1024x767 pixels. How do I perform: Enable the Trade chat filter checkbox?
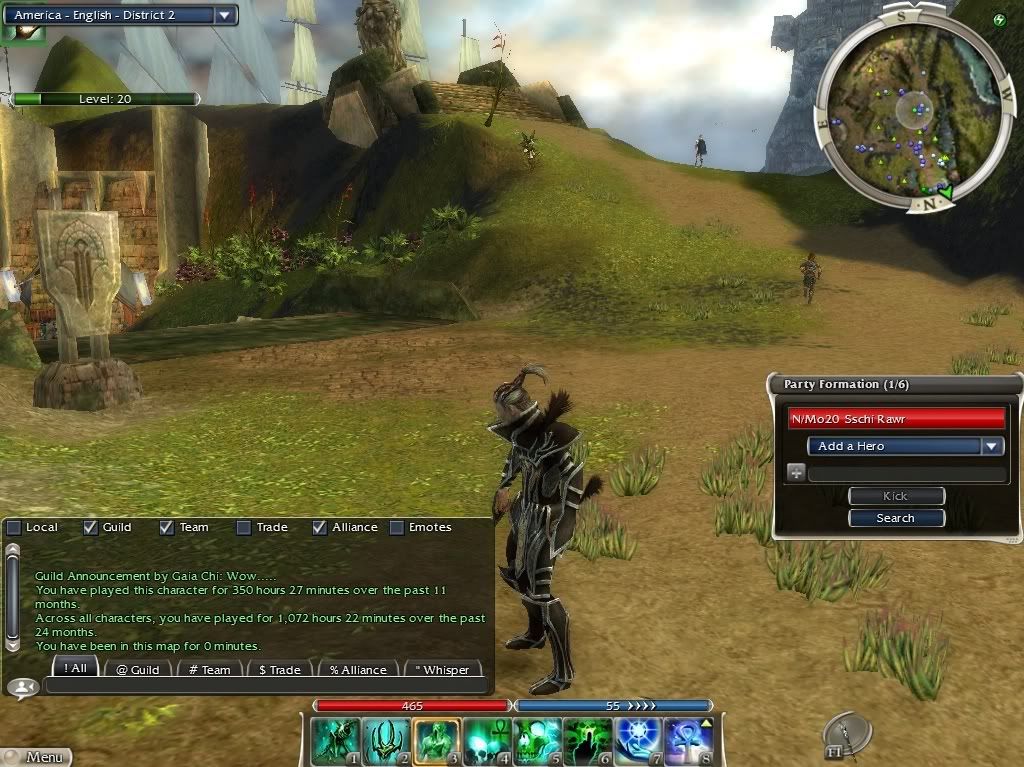244,527
